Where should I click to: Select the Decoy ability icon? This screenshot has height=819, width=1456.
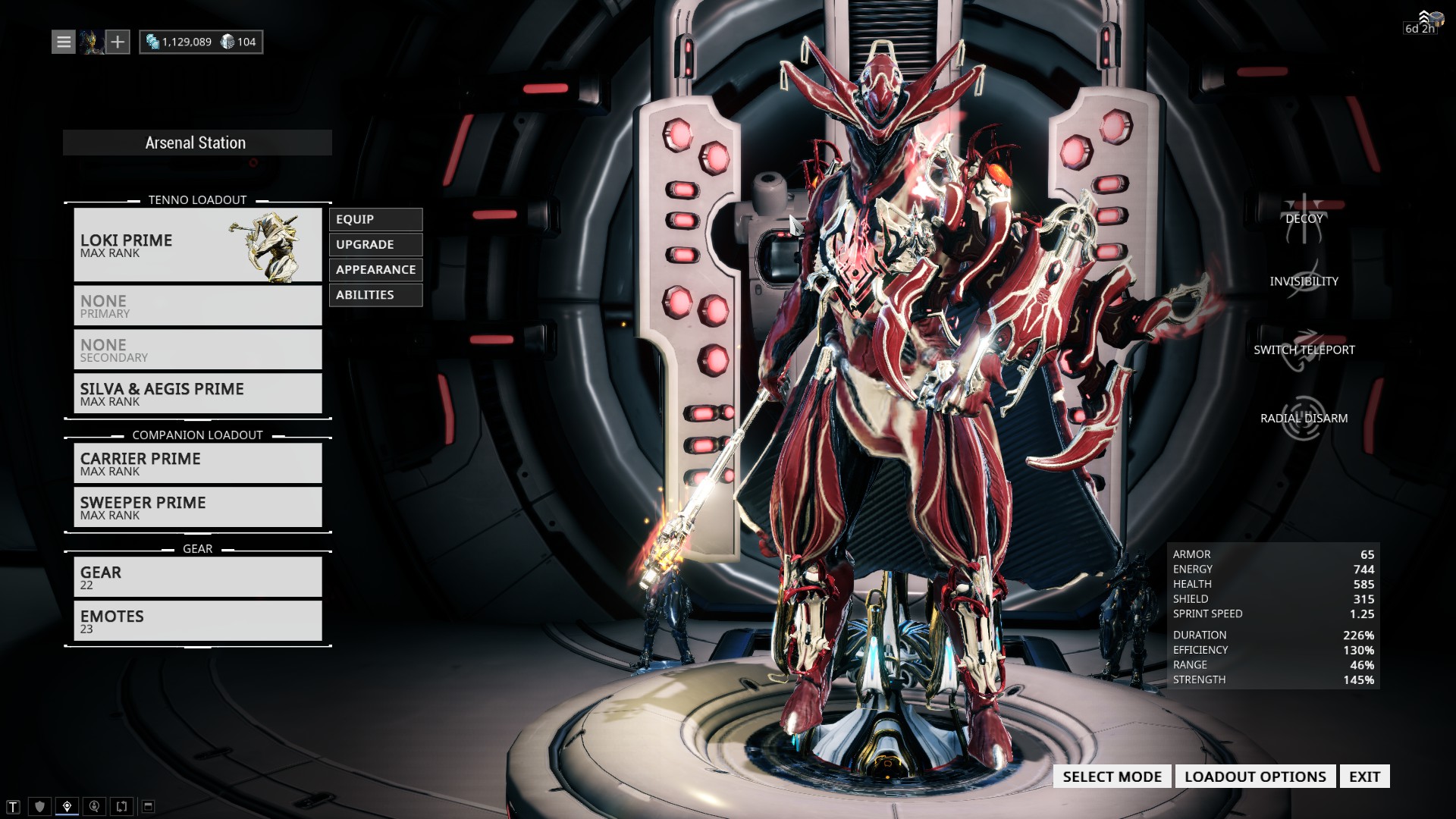pyautogui.click(x=1304, y=218)
